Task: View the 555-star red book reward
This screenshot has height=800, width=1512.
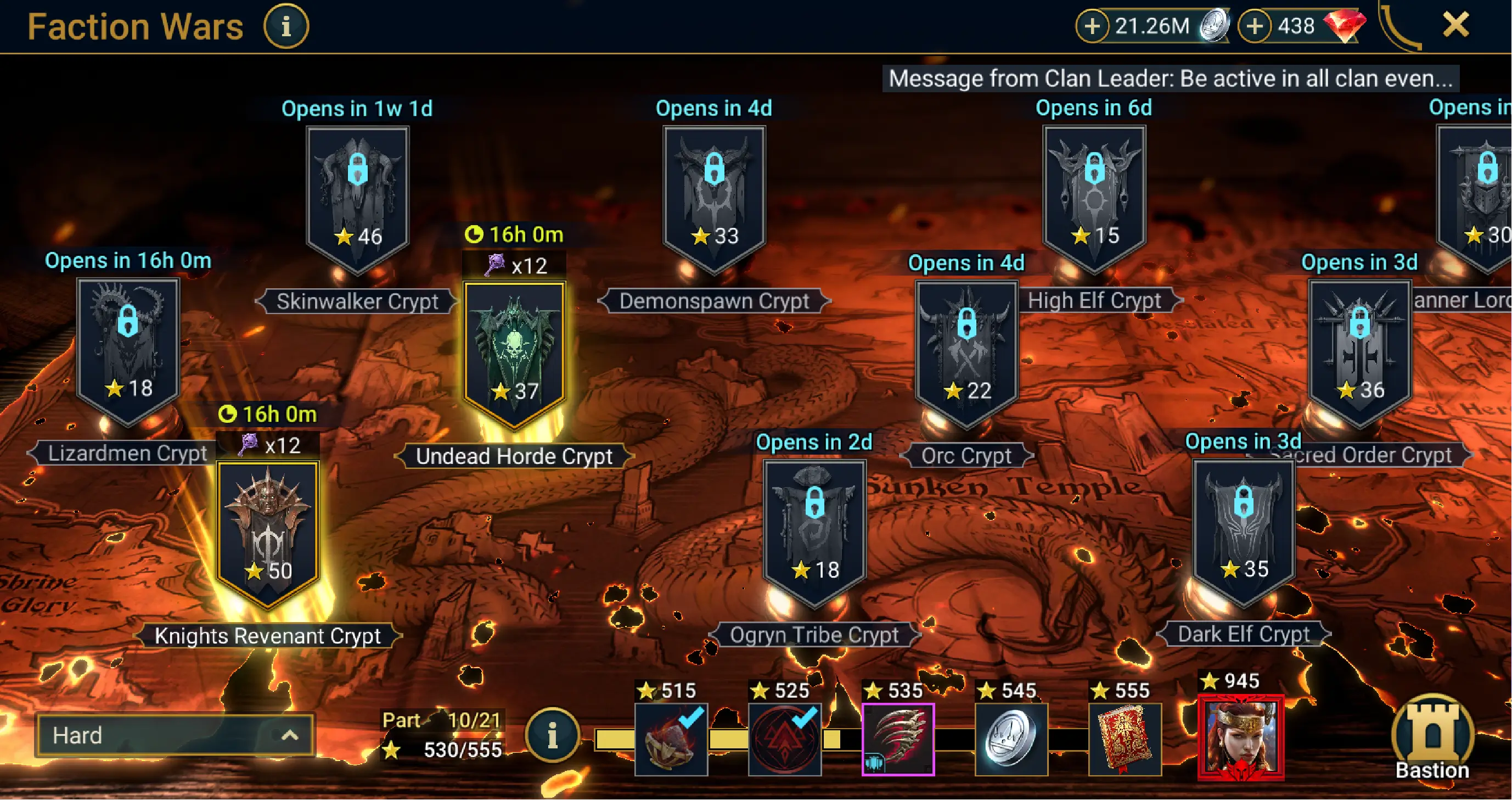Action: [1125, 739]
